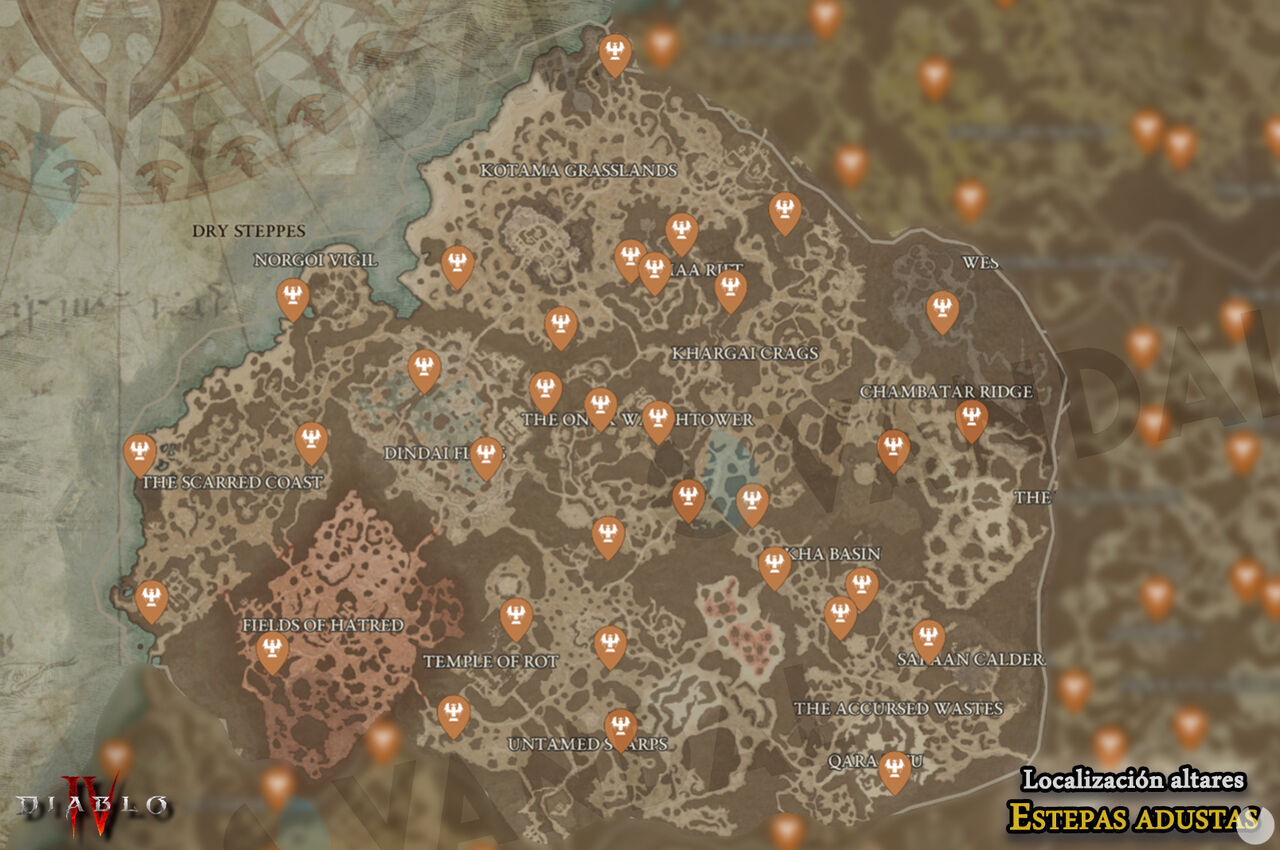Select The Accursed Wastes area label

point(899,708)
